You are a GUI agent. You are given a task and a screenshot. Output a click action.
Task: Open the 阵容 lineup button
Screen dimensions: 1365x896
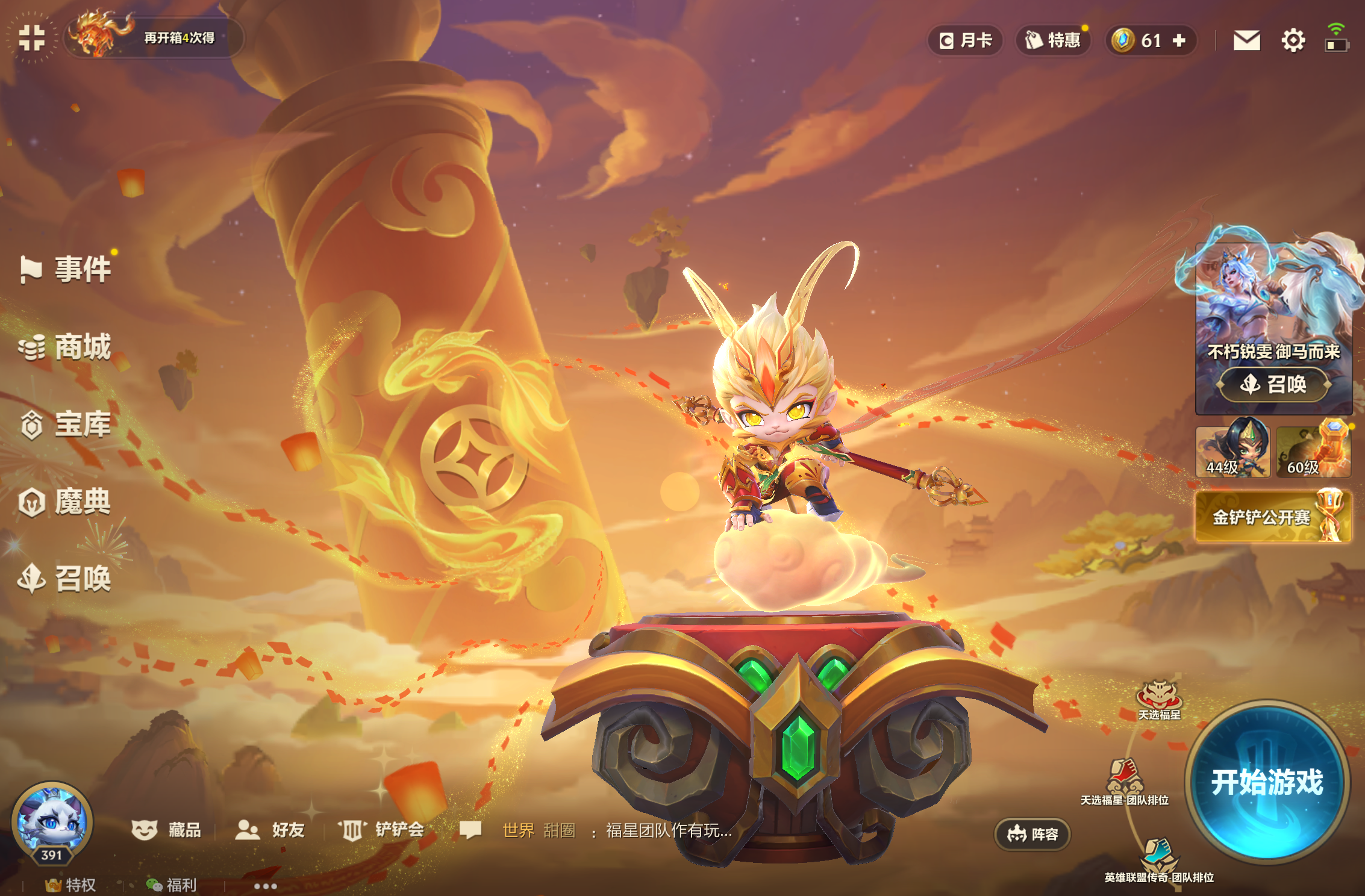(1032, 834)
